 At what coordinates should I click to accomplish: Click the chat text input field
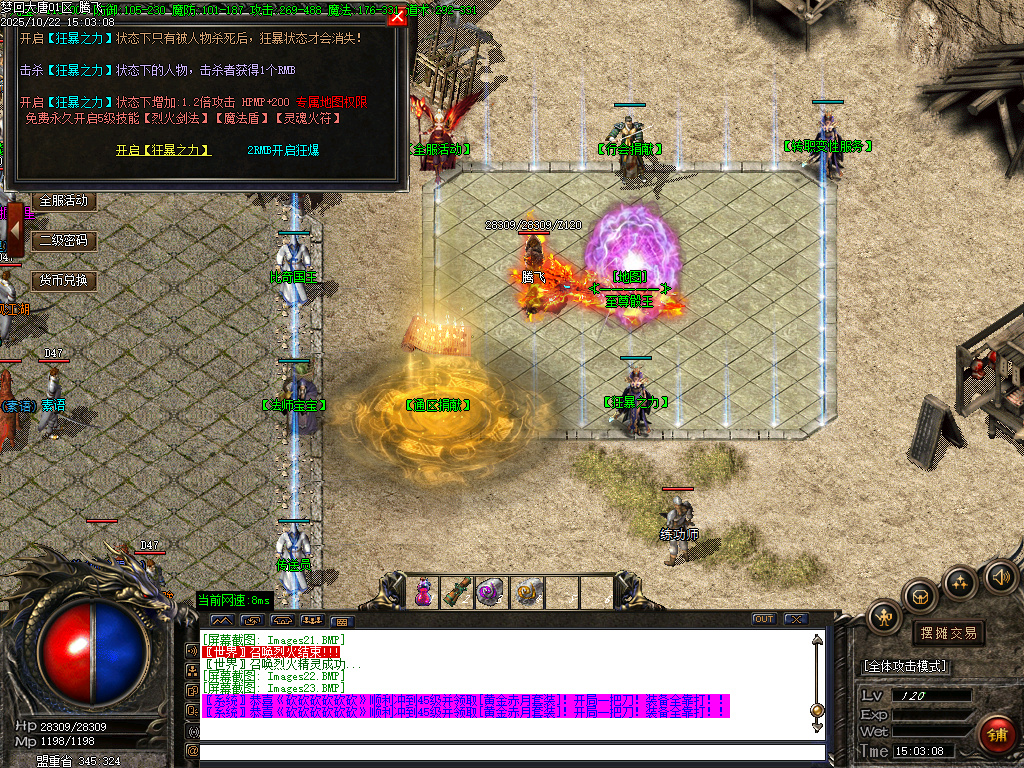(x=510, y=751)
